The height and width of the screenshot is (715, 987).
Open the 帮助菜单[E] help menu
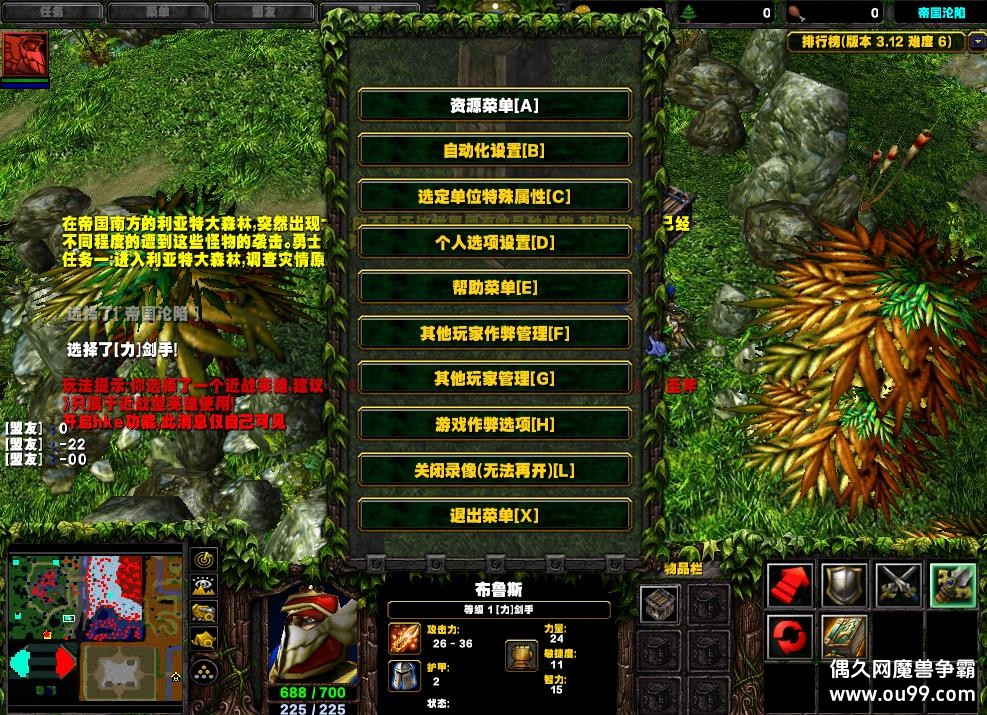494,288
